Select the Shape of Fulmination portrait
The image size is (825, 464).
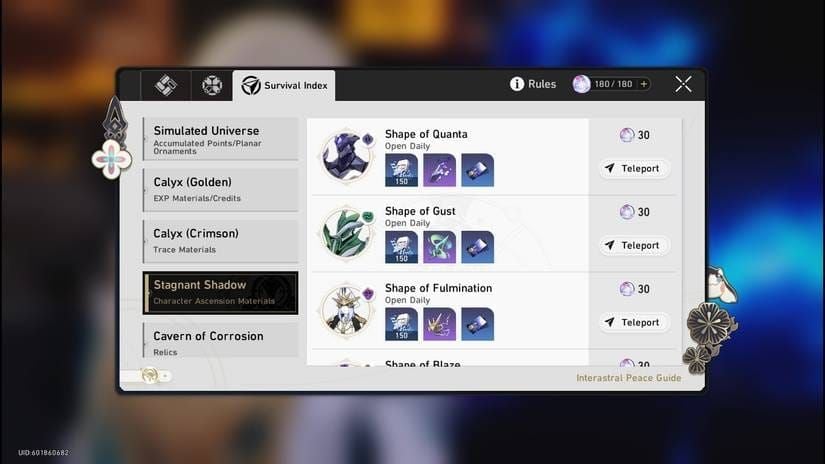pos(347,310)
